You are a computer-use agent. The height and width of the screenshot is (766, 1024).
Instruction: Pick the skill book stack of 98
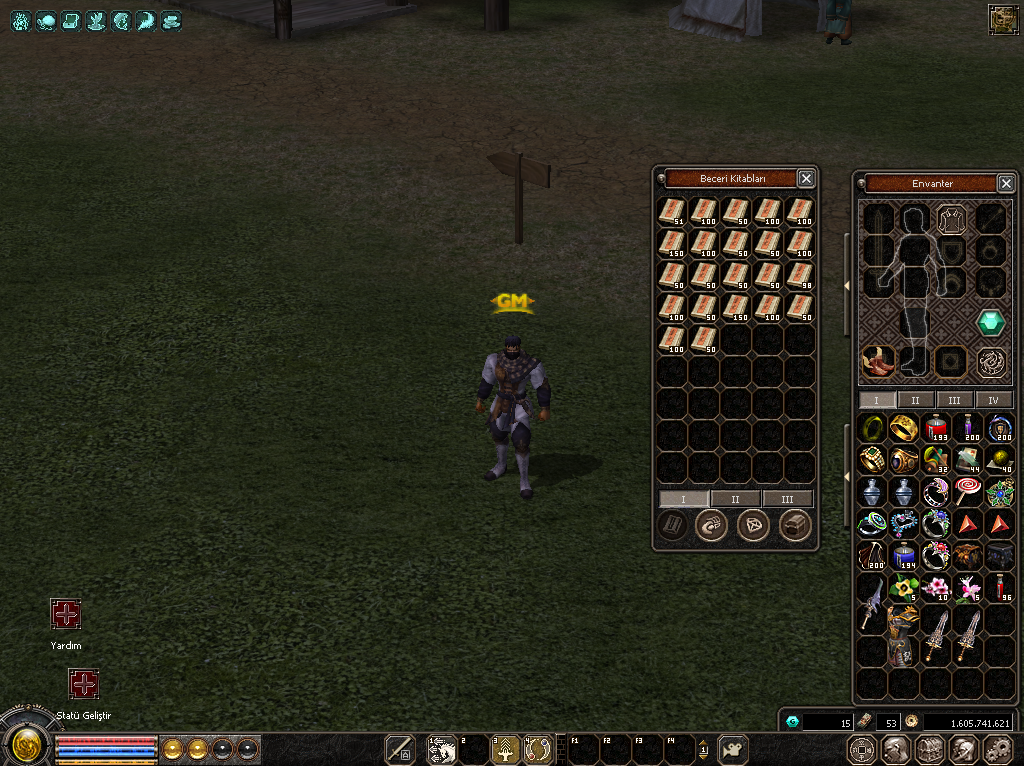(800, 273)
